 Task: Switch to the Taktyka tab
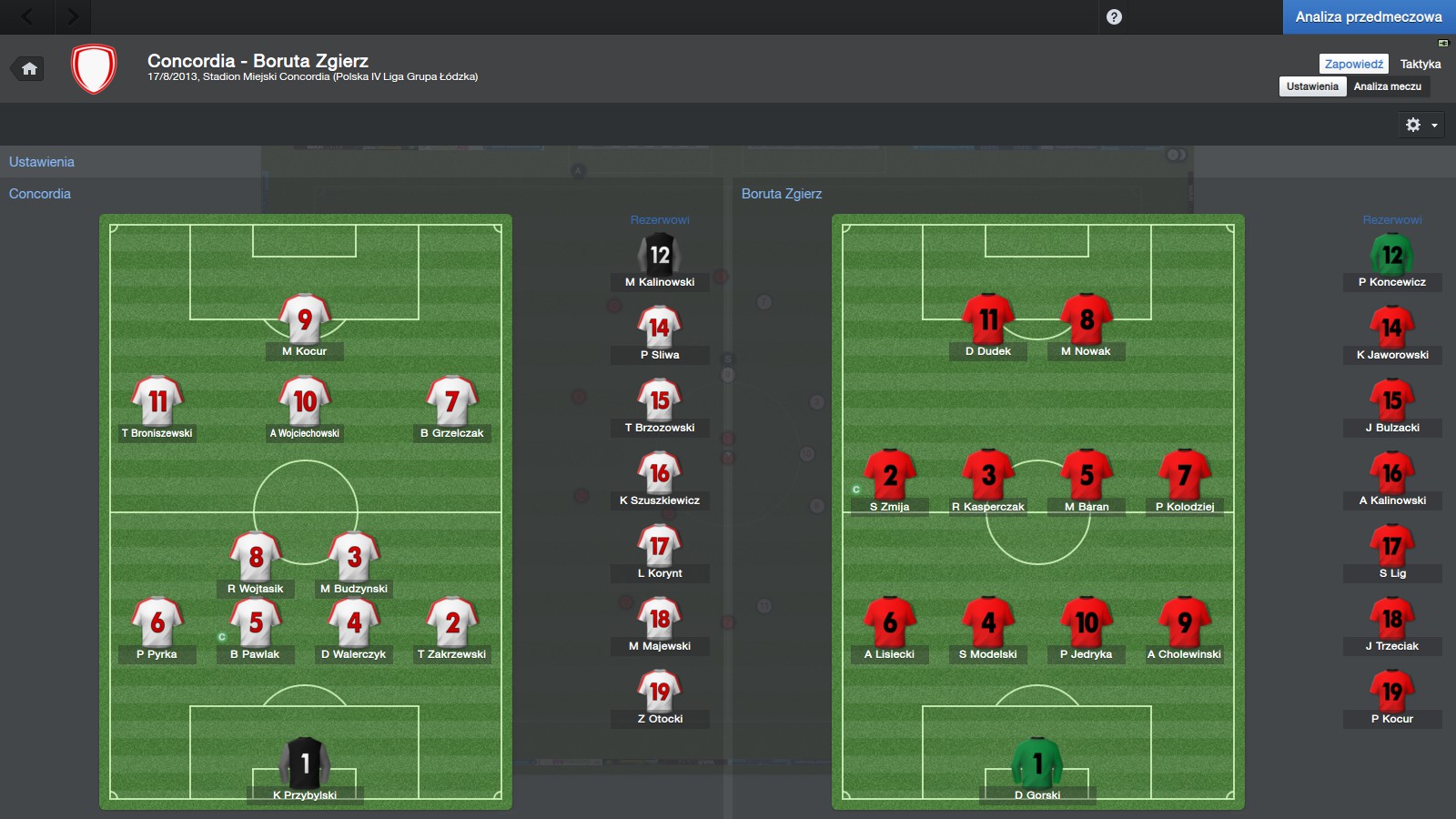click(x=1420, y=64)
